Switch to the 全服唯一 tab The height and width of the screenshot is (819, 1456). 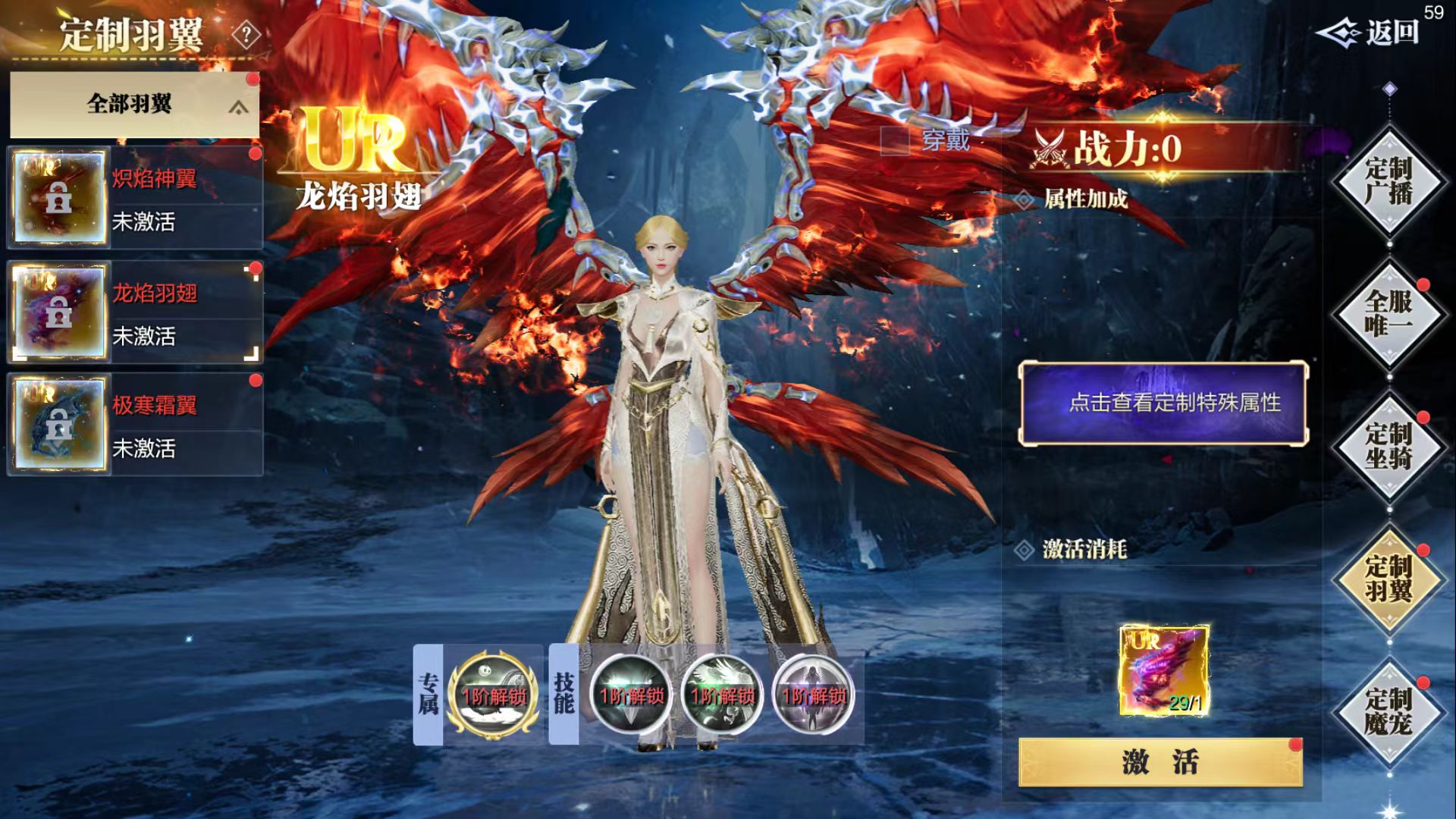click(x=1389, y=313)
